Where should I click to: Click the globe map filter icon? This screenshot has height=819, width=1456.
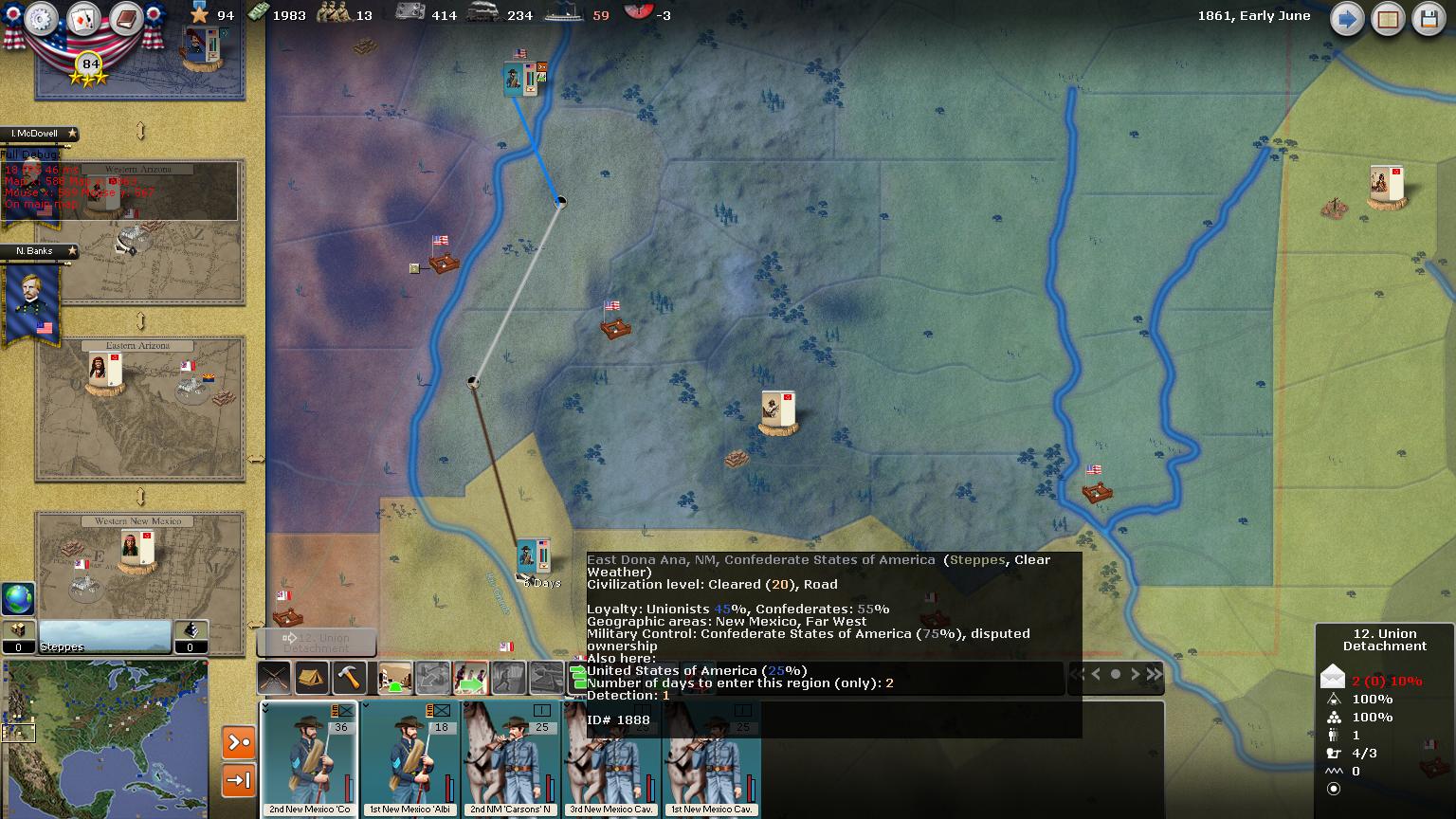tap(18, 599)
